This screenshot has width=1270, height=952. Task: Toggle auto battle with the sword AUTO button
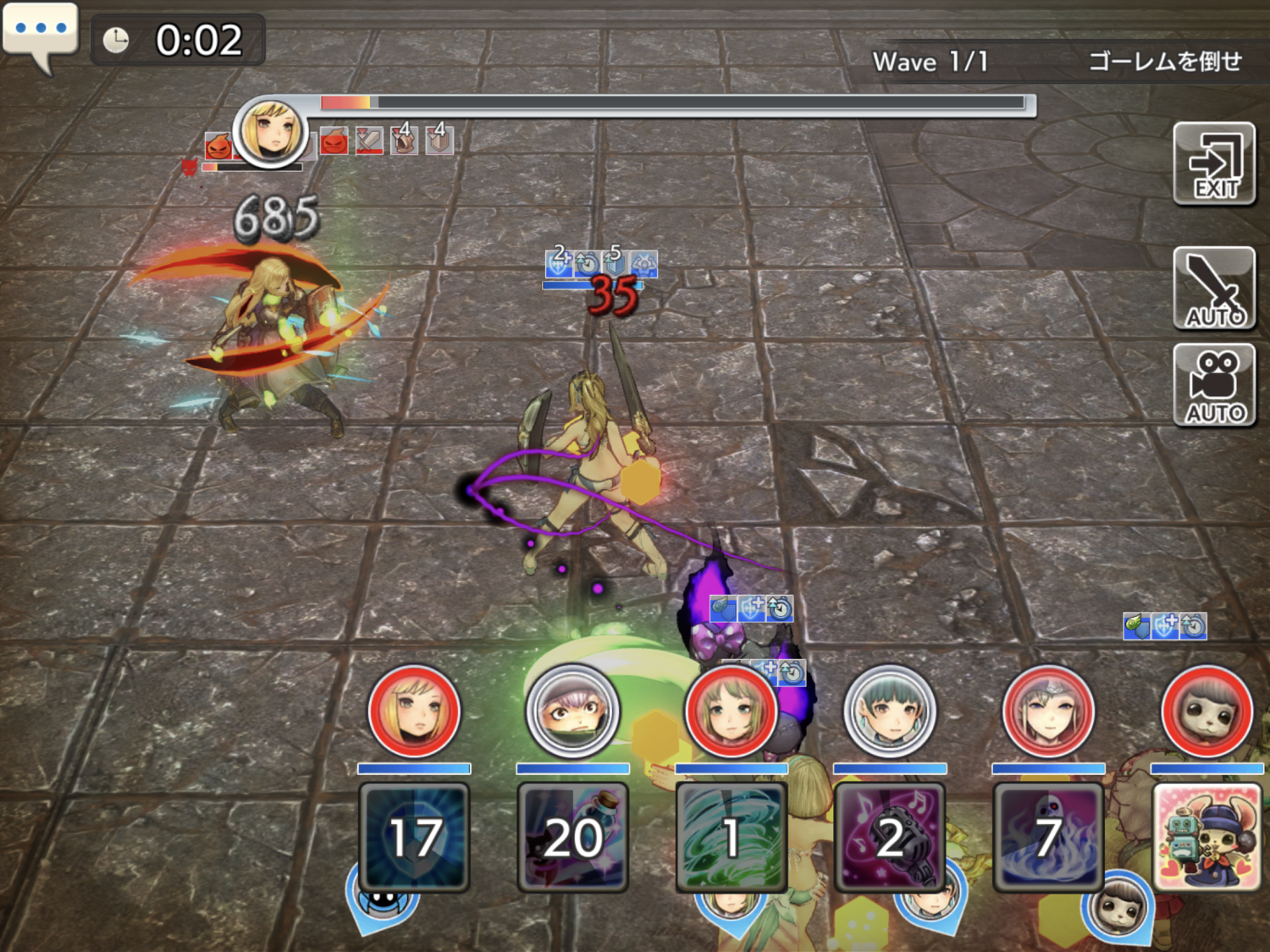(x=1214, y=289)
